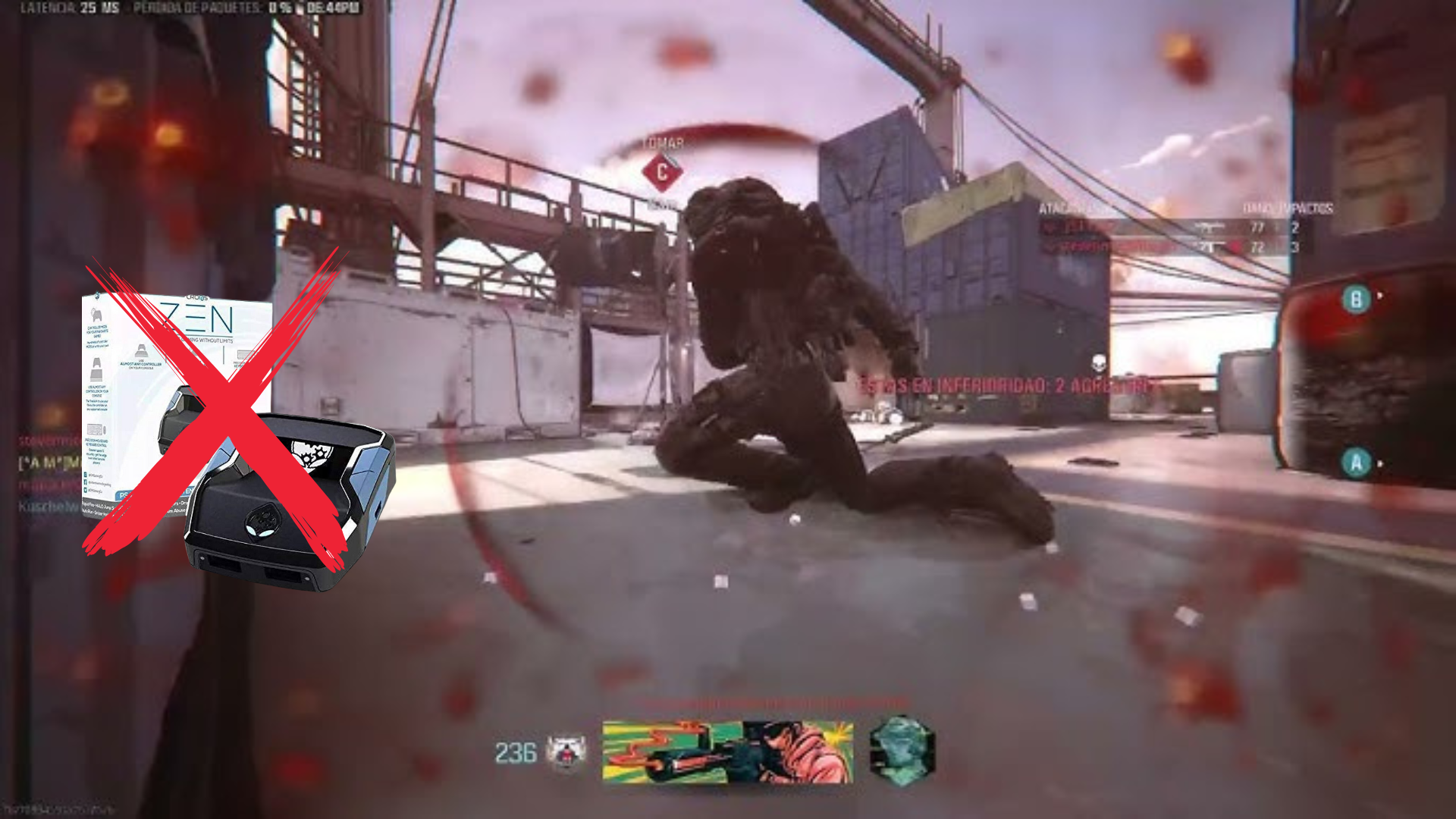Select the A objective marker
Screen dimensions: 1456x819
1356,463
